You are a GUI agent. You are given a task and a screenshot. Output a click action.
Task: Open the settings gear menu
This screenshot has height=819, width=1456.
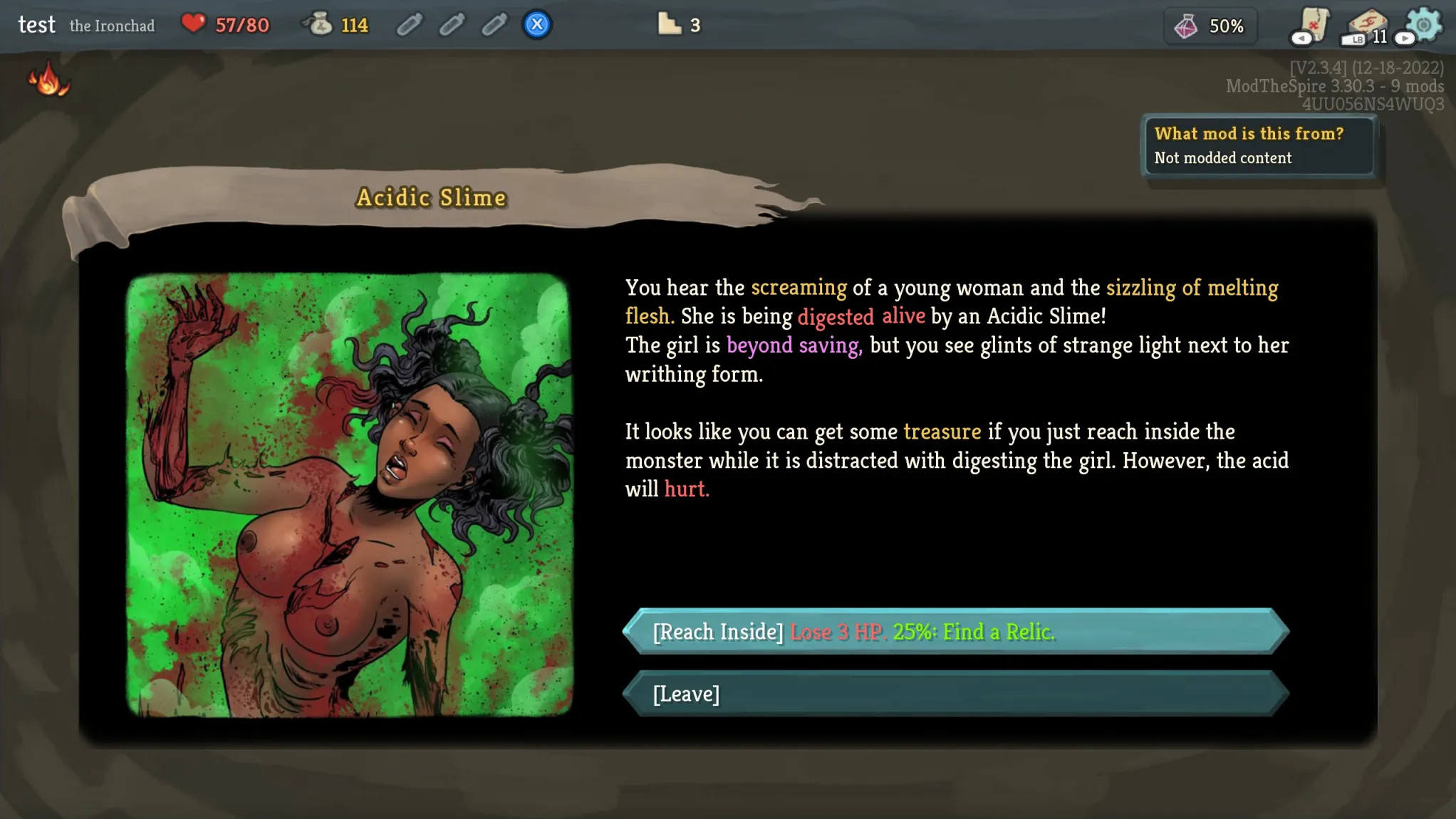pos(1424,25)
